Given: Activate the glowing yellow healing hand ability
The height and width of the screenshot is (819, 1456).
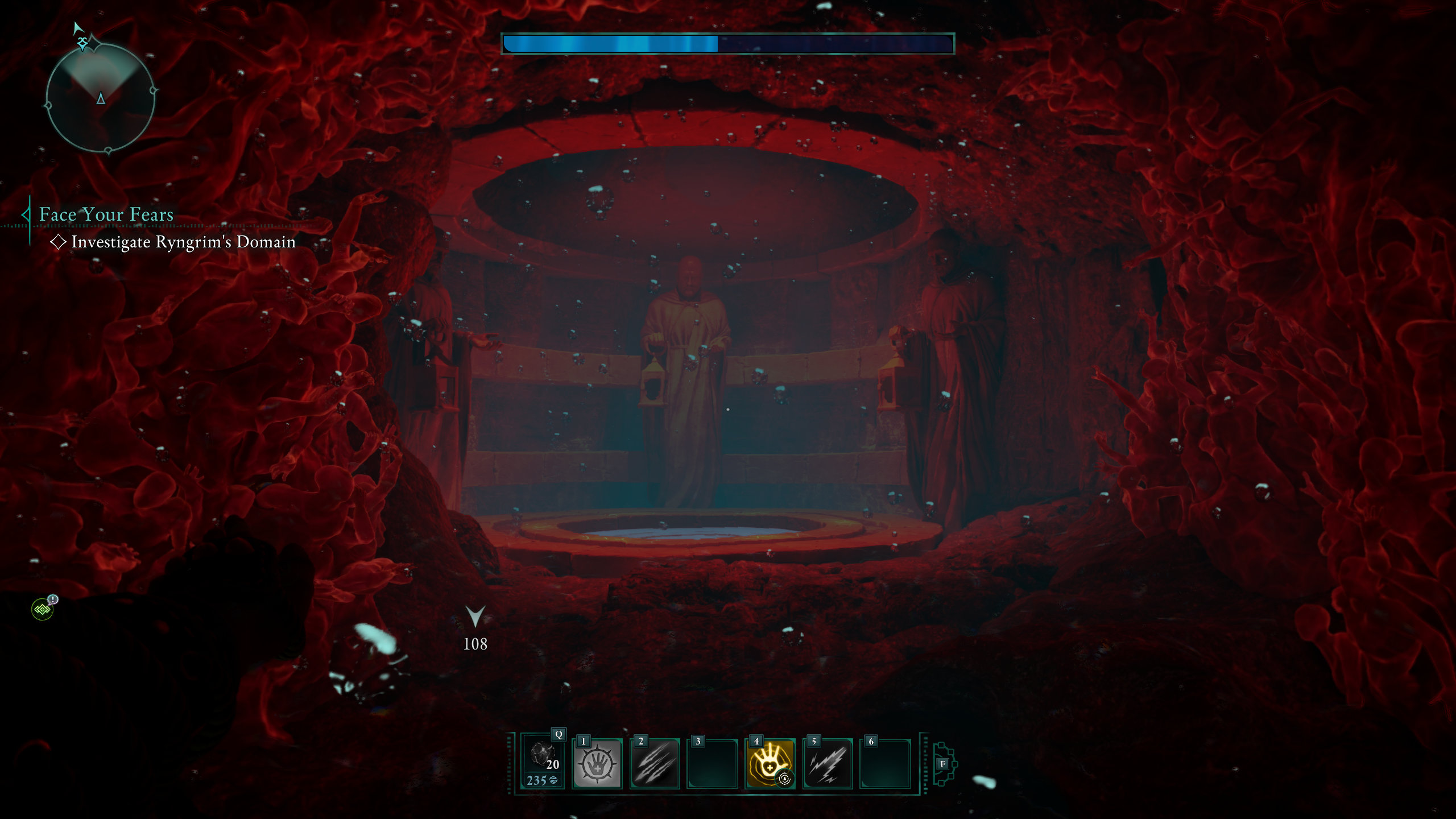Looking at the screenshot, I should (x=770, y=764).
